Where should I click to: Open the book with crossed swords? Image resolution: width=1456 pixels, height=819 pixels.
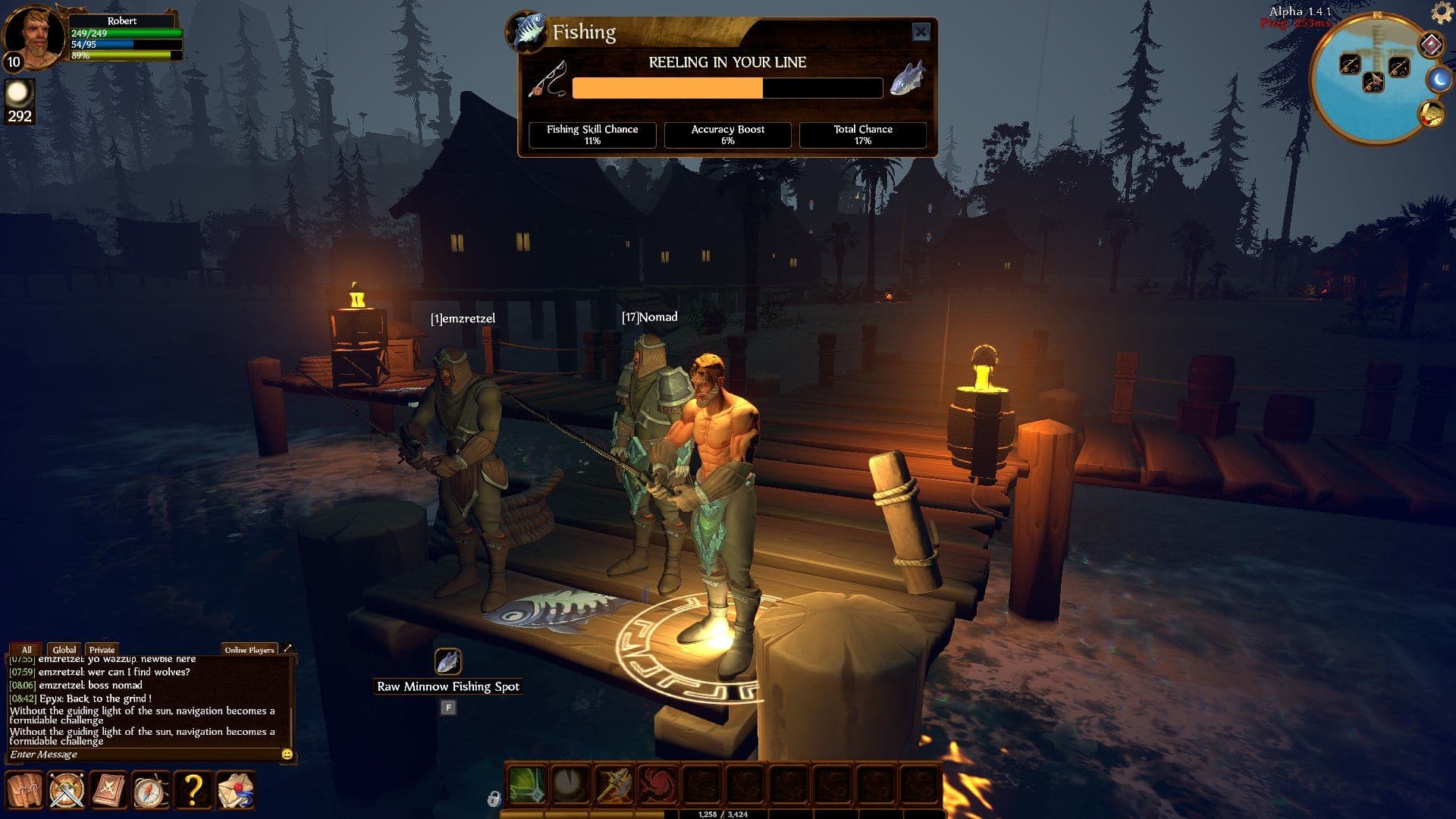coord(108,790)
